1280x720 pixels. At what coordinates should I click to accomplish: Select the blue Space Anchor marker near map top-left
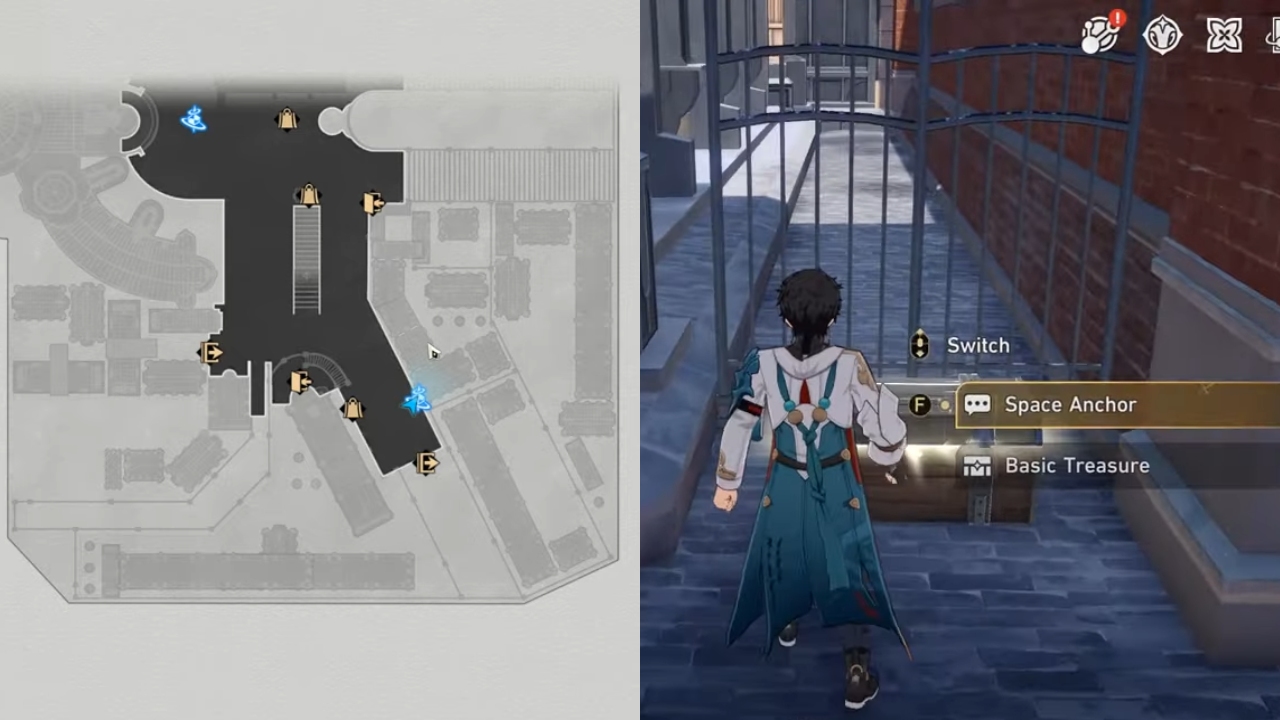tap(192, 120)
